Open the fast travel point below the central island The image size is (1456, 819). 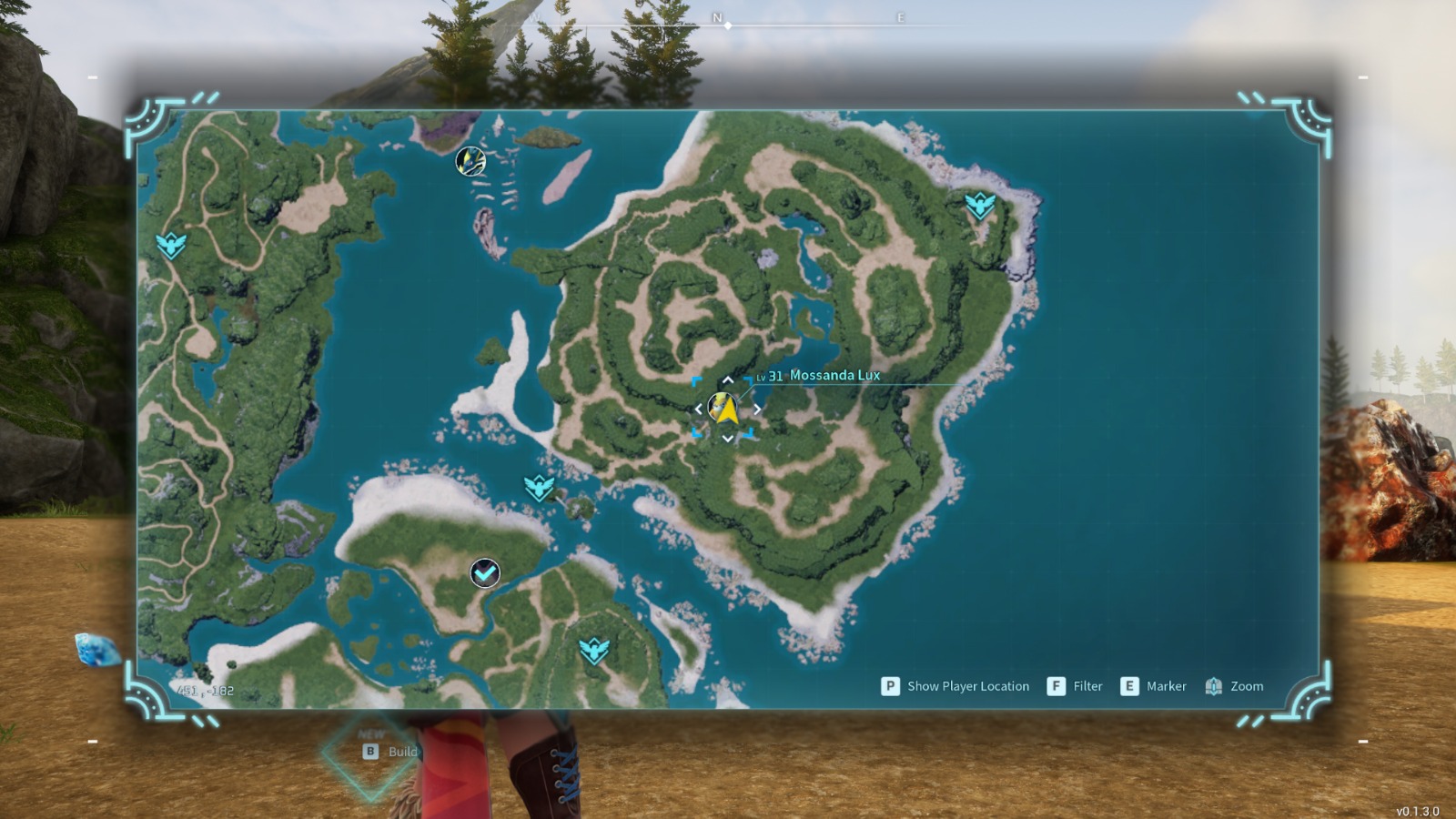541,490
